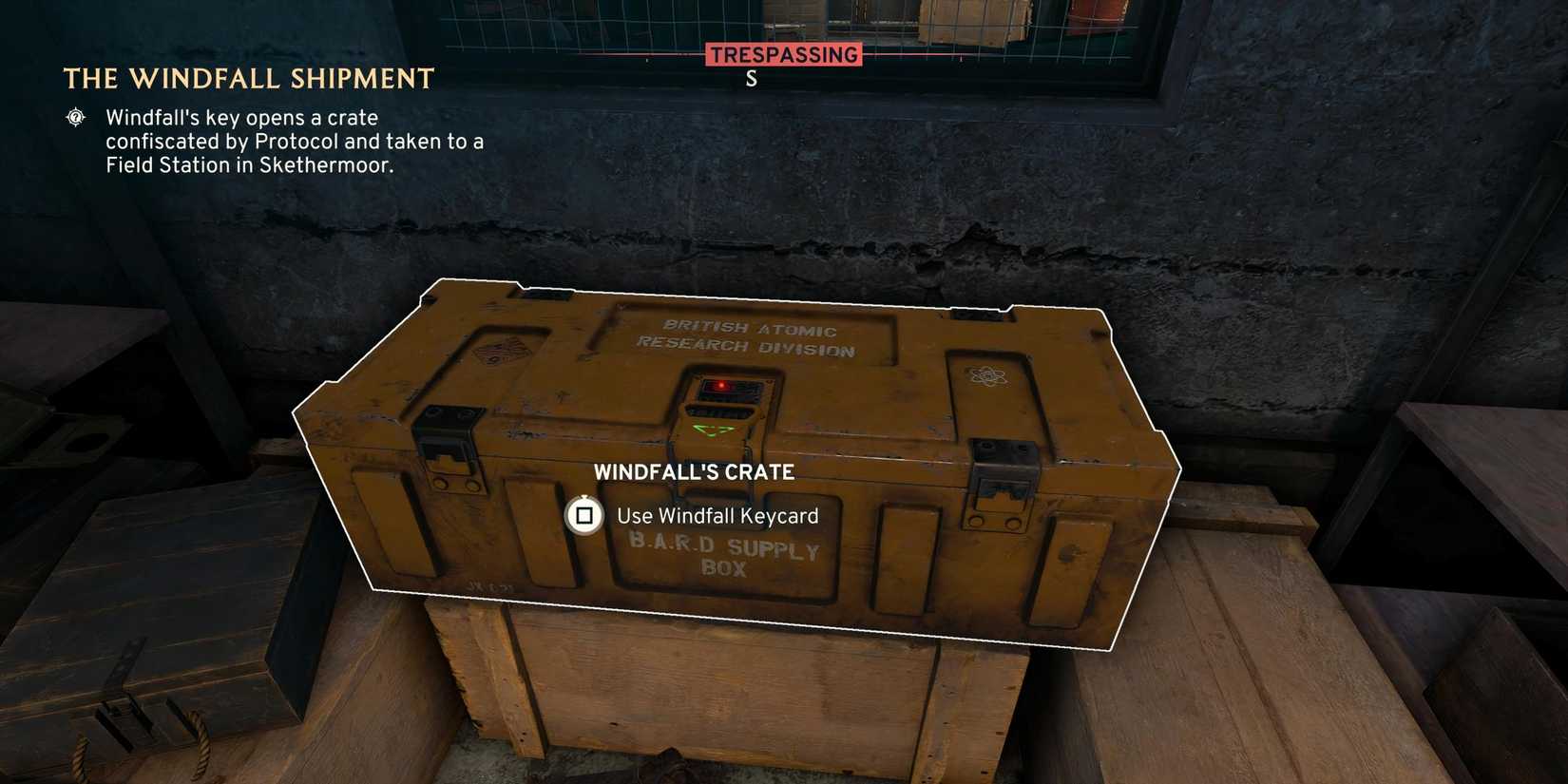
Task: Click the Trespassing banner at the top
Action: [782, 54]
